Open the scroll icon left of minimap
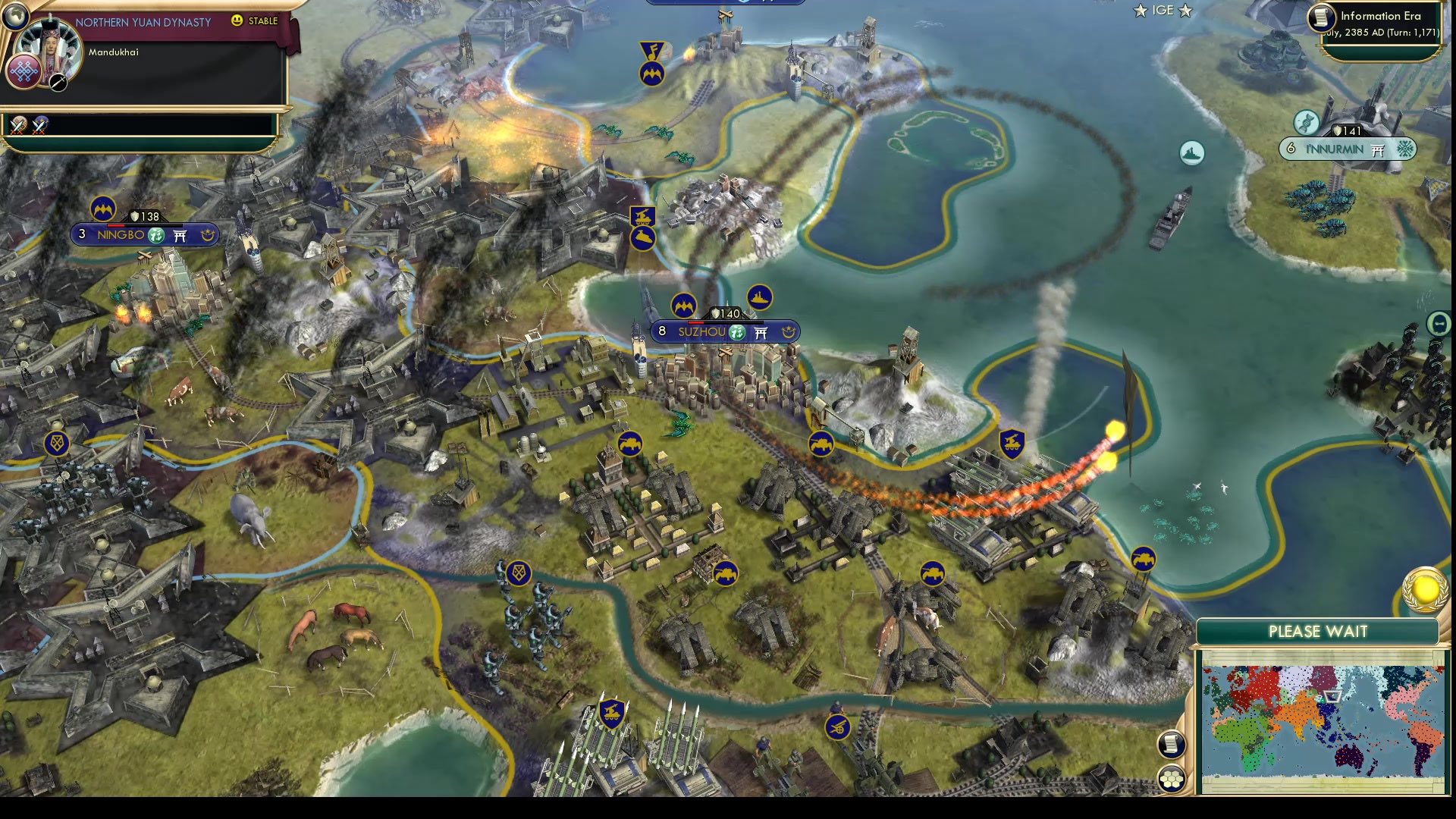This screenshot has height=819, width=1456. [x=1171, y=743]
